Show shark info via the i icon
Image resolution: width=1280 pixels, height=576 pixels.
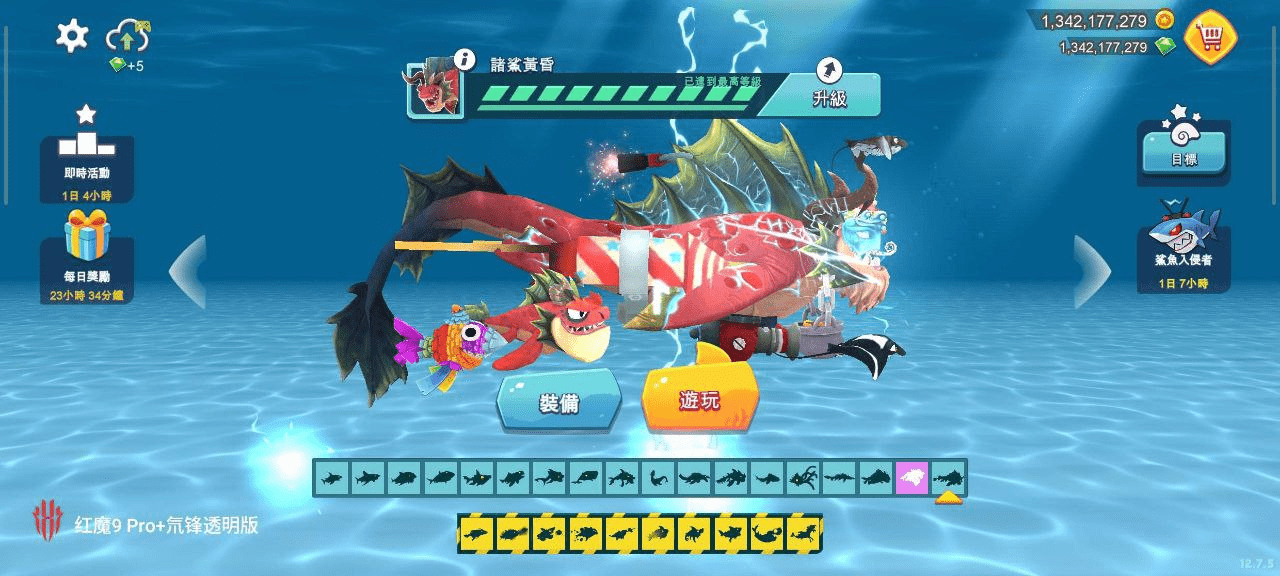(463, 59)
